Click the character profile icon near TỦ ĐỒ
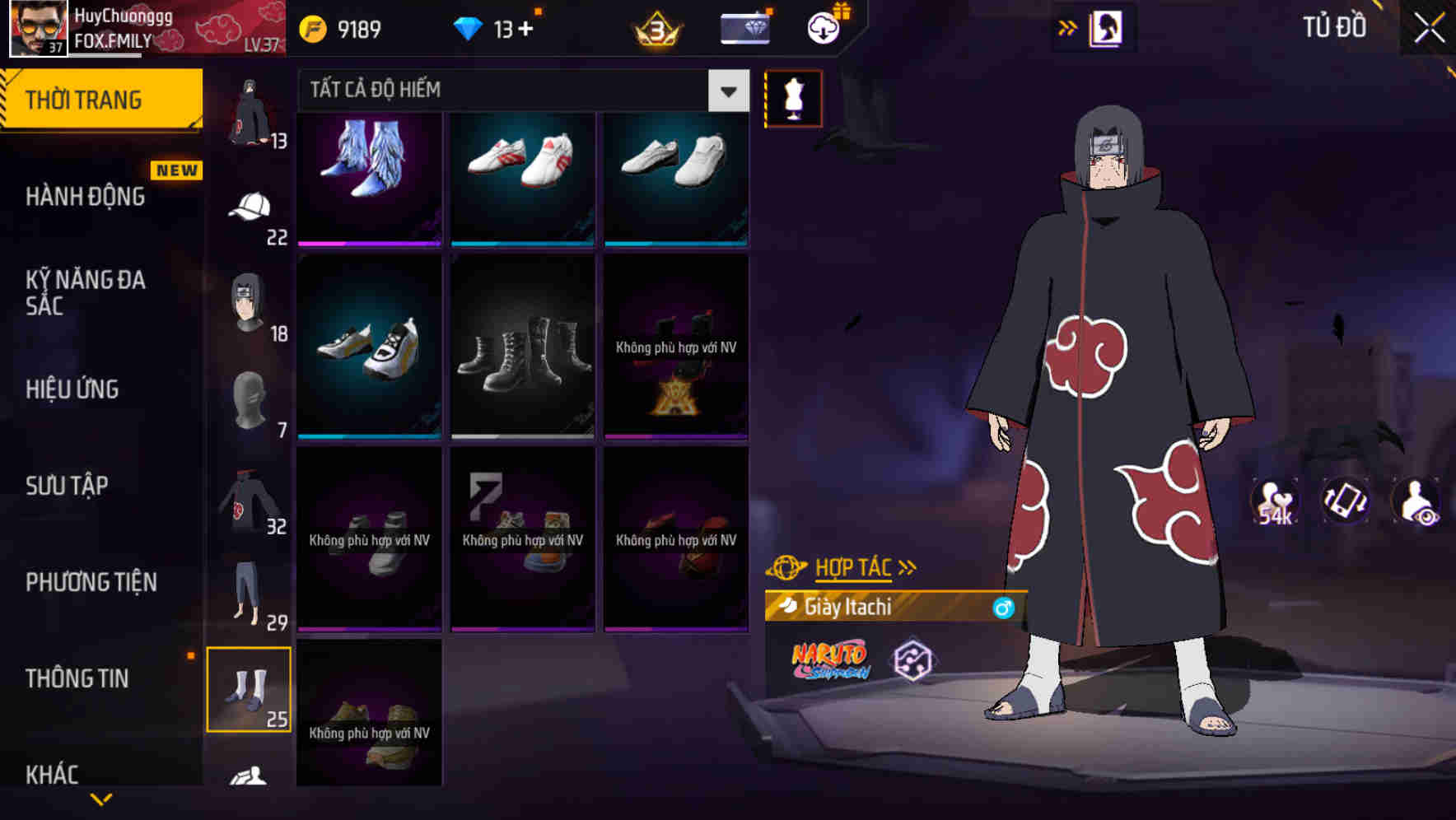 pos(1104,26)
